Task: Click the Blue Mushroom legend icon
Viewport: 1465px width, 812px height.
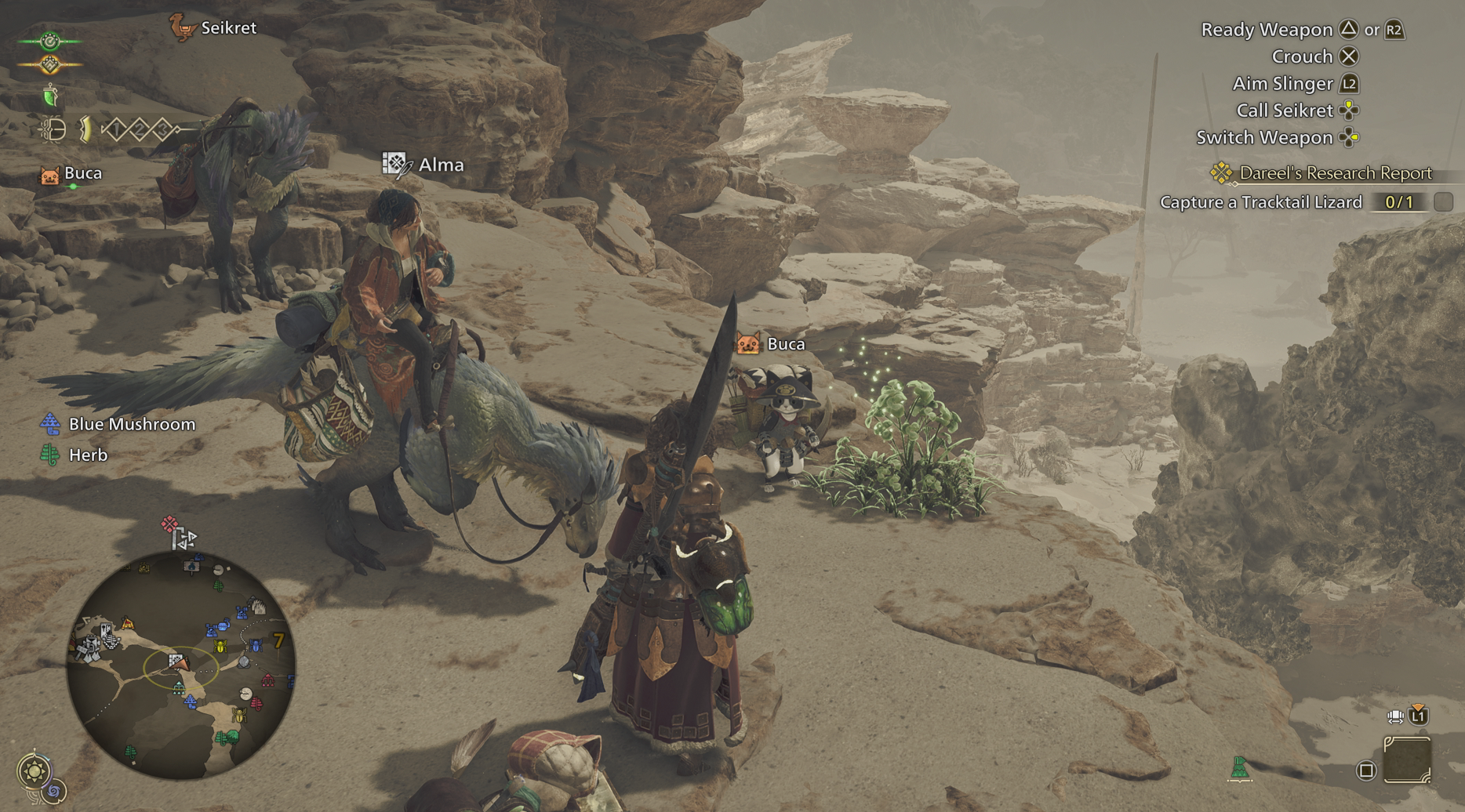Action: pyautogui.click(x=52, y=423)
